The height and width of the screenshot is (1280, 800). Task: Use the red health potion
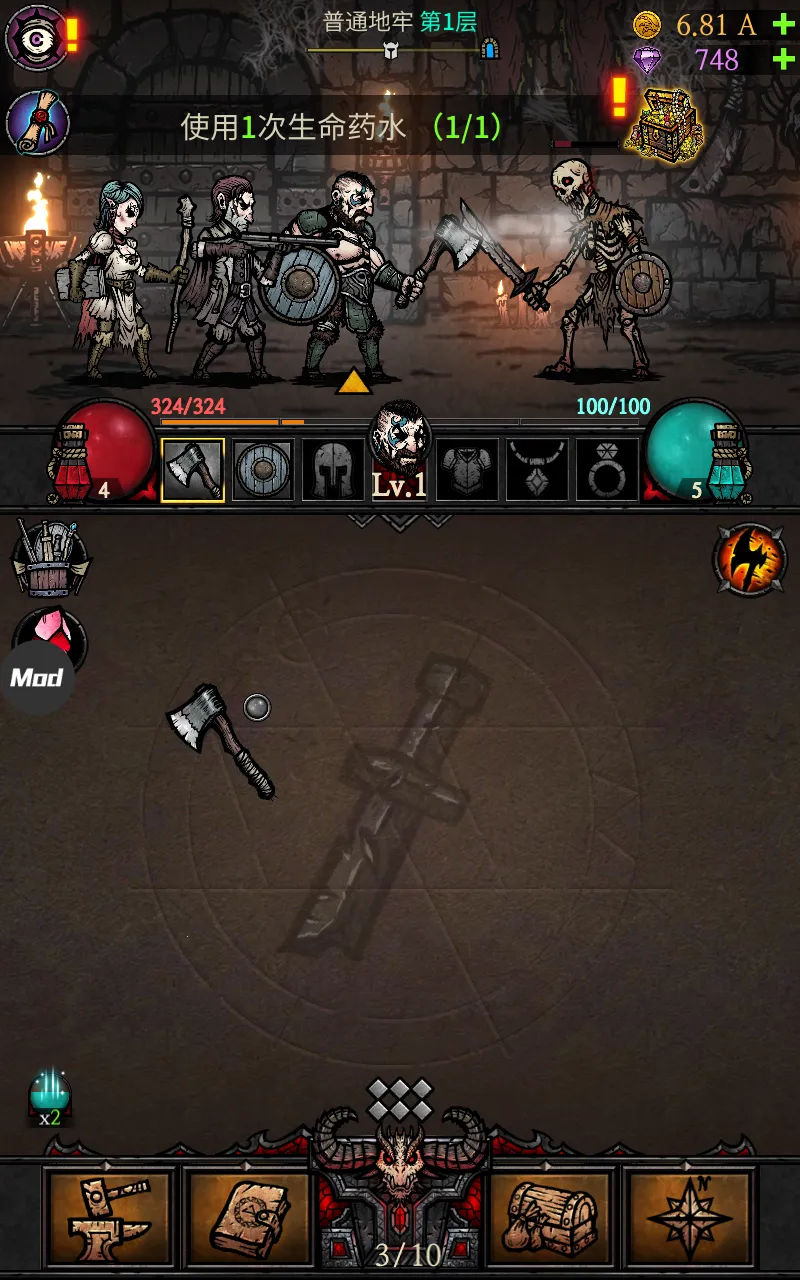pyautogui.click(x=102, y=449)
